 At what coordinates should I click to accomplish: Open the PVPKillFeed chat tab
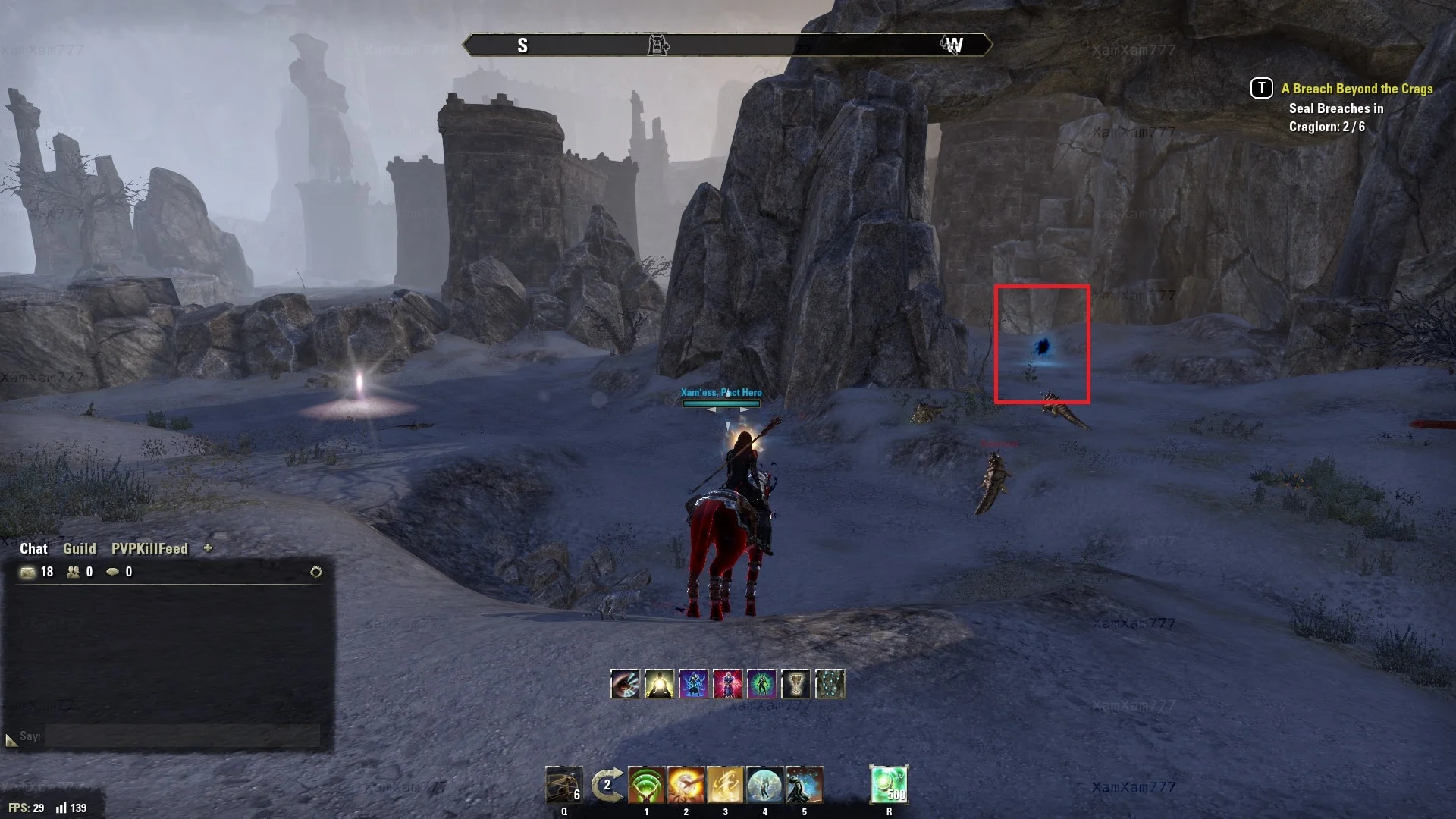pyautogui.click(x=149, y=548)
